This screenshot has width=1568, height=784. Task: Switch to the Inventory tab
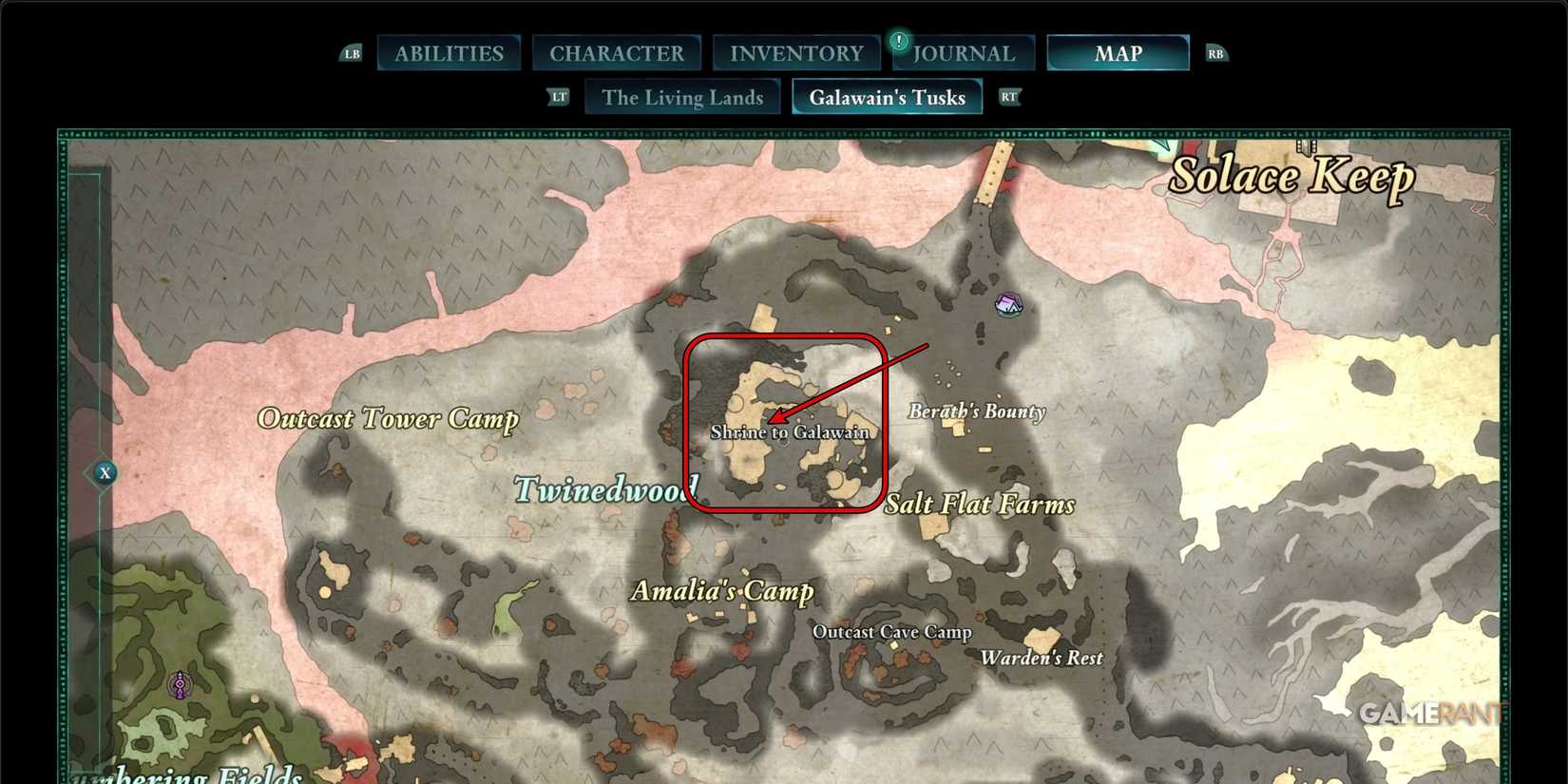796,52
